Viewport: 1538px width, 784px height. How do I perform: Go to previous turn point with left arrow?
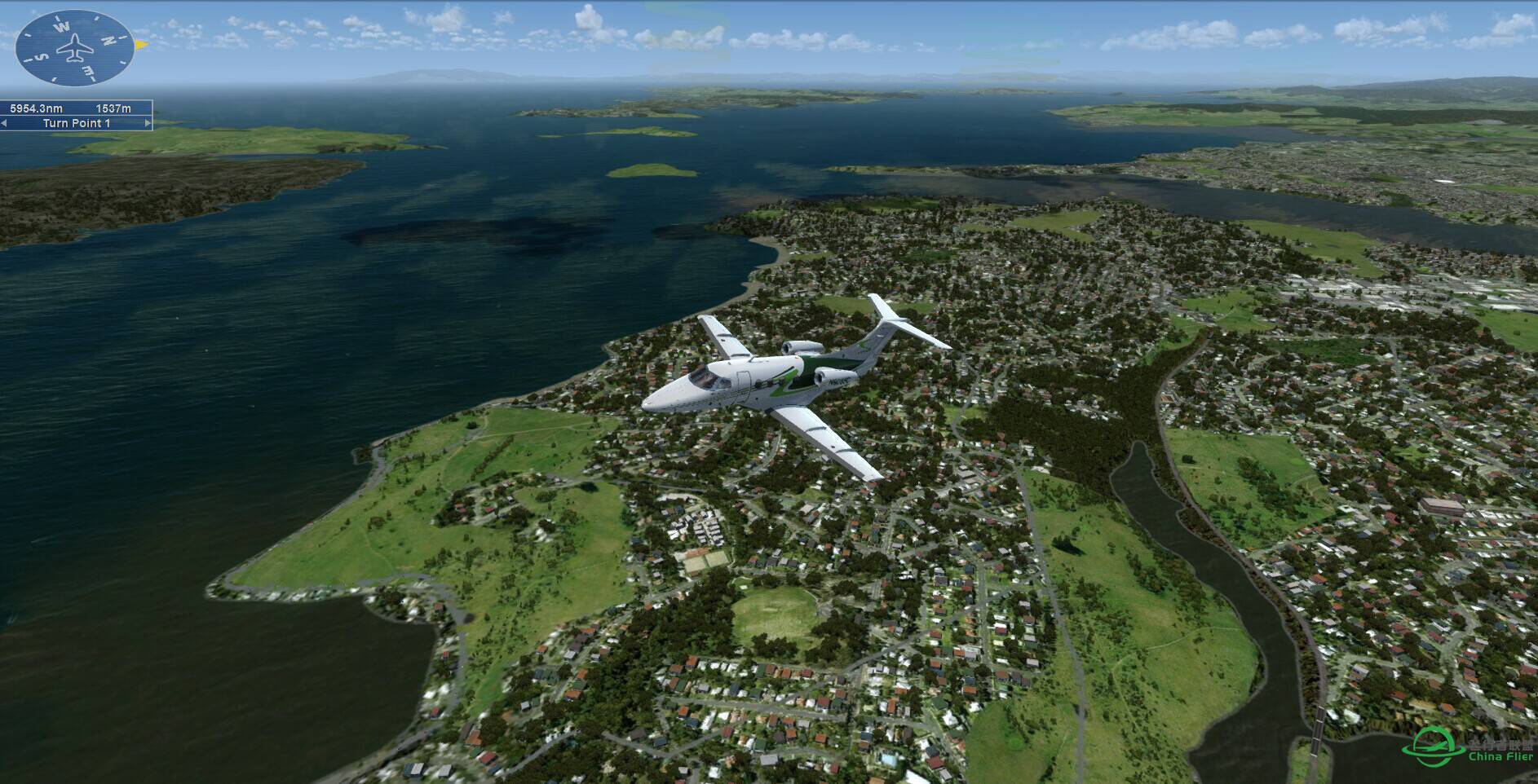tap(5, 123)
